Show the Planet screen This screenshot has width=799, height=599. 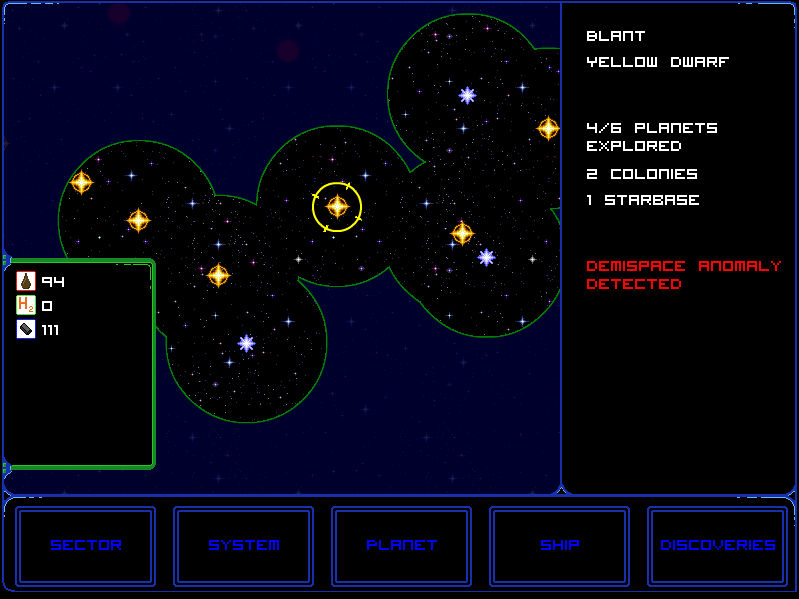pos(402,545)
